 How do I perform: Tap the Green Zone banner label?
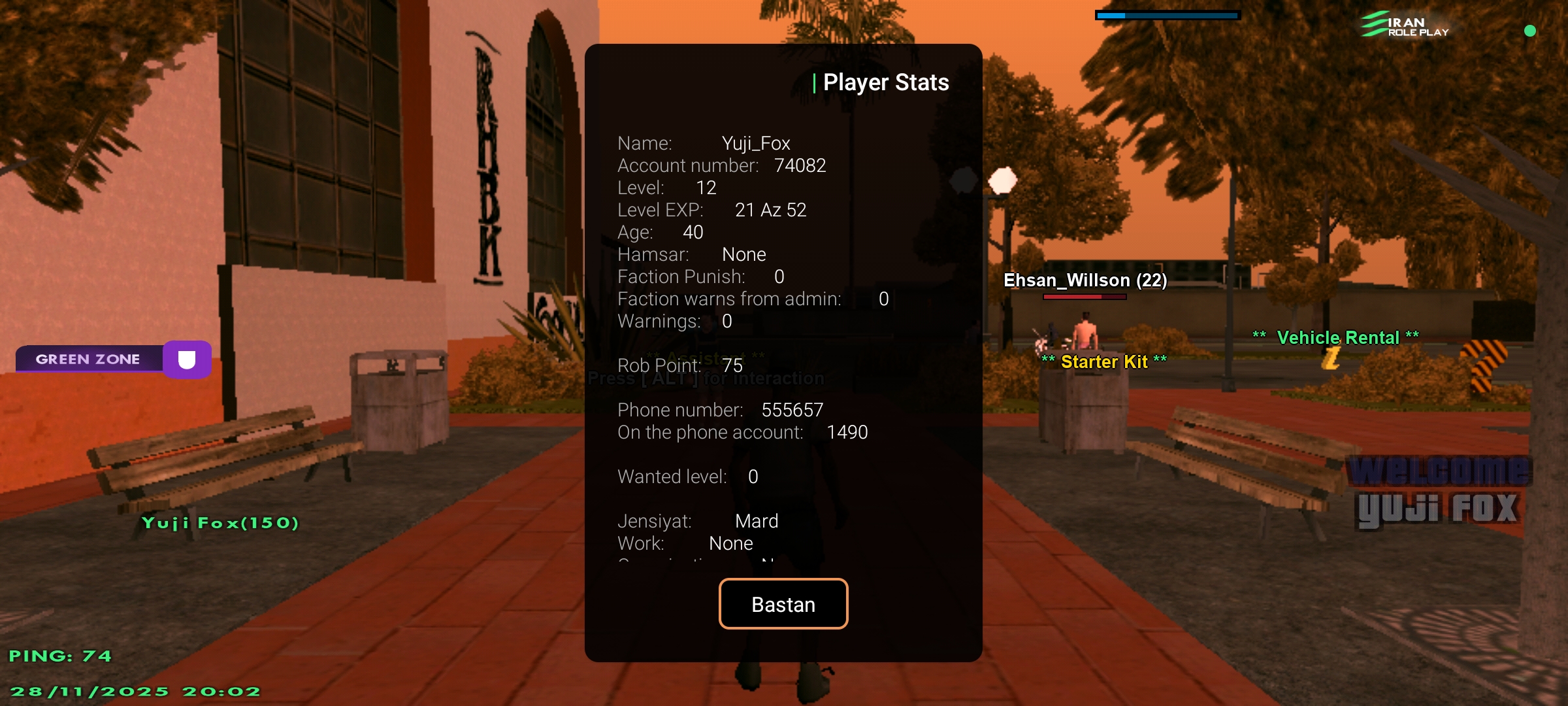pyautogui.click(x=88, y=358)
